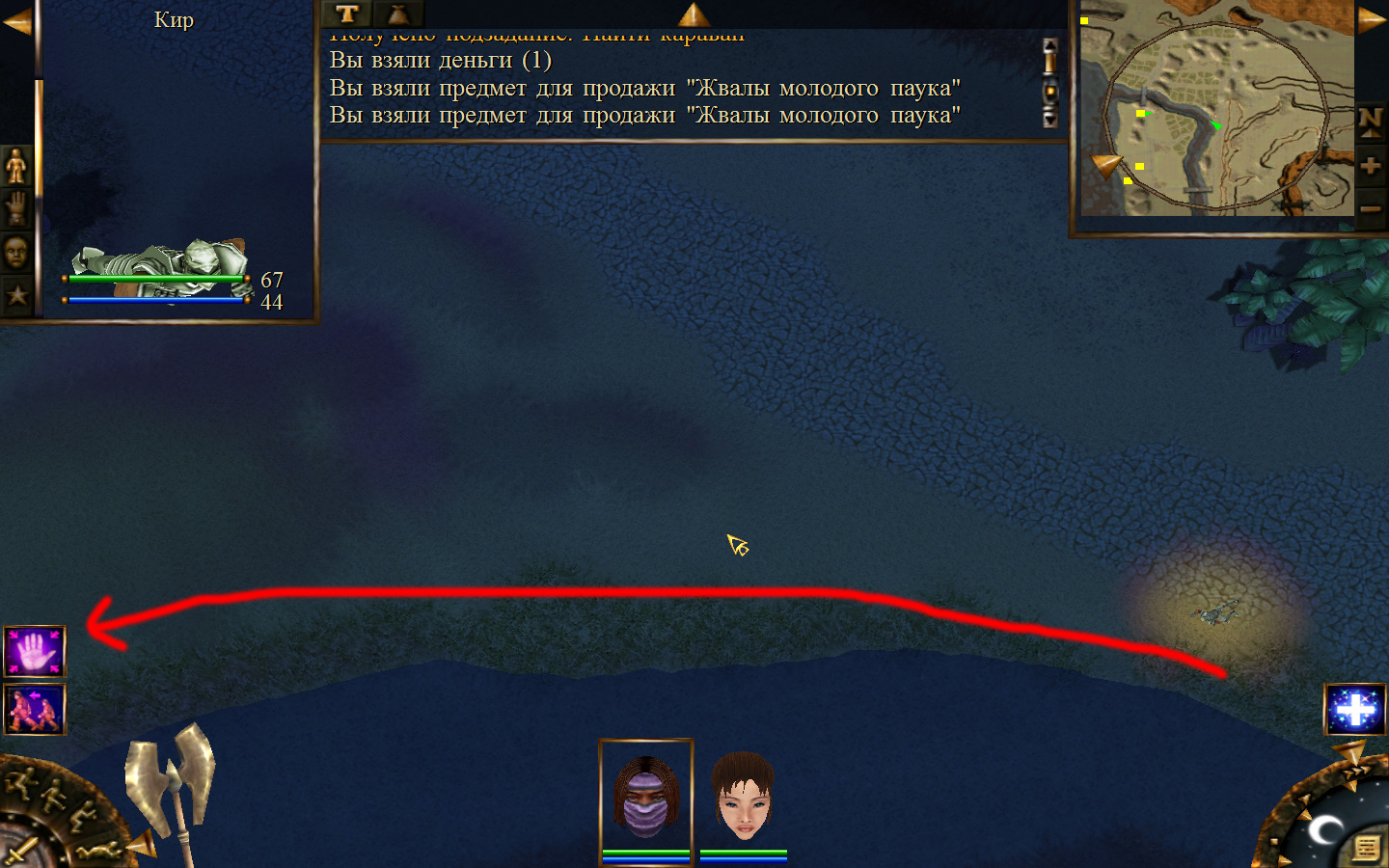Activate the purple open hand action icon
Image resolution: width=1389 pixels, height=868 pixels.
click(x=35, y=652)
